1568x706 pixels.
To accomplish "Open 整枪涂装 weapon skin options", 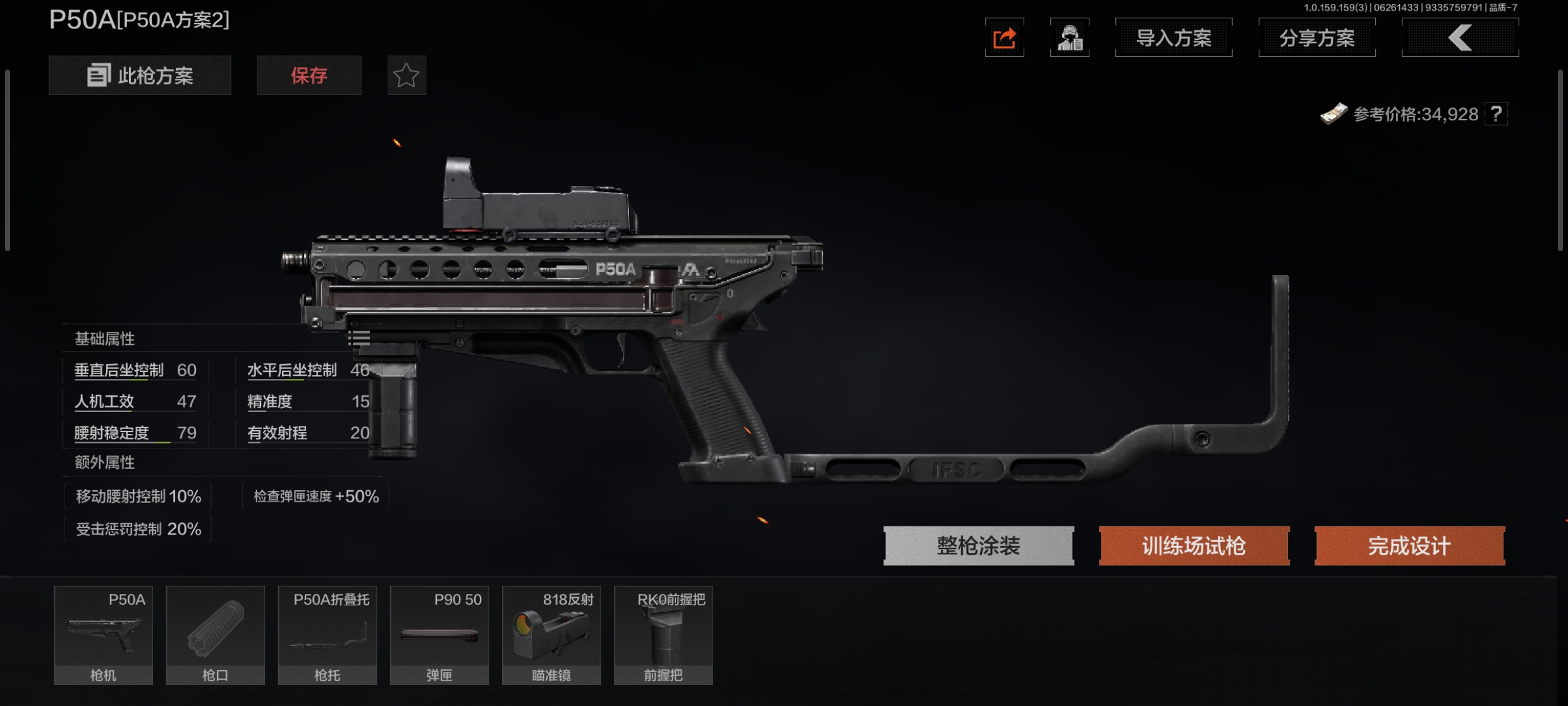I will [x=978, y=545].
